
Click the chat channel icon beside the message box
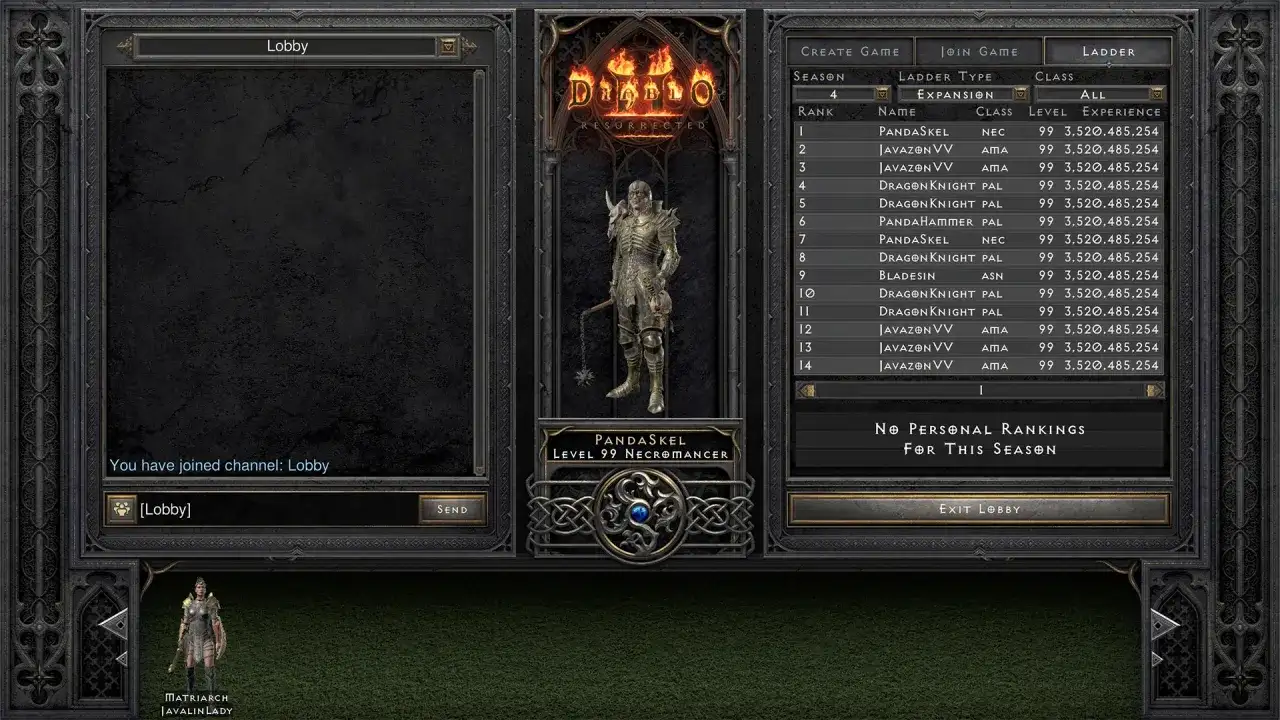119,509
